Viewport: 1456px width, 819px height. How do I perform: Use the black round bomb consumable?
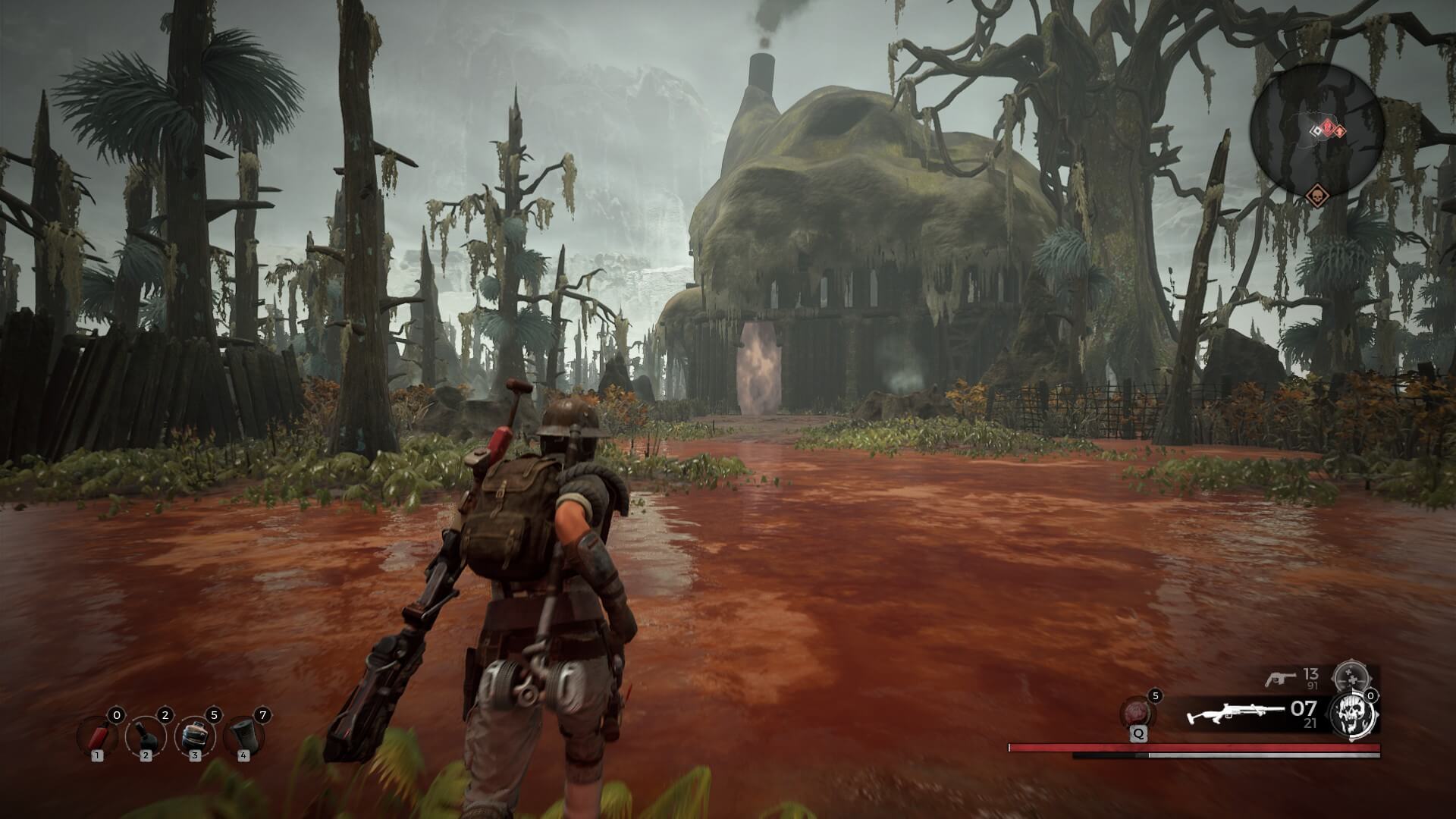[146, 736]
